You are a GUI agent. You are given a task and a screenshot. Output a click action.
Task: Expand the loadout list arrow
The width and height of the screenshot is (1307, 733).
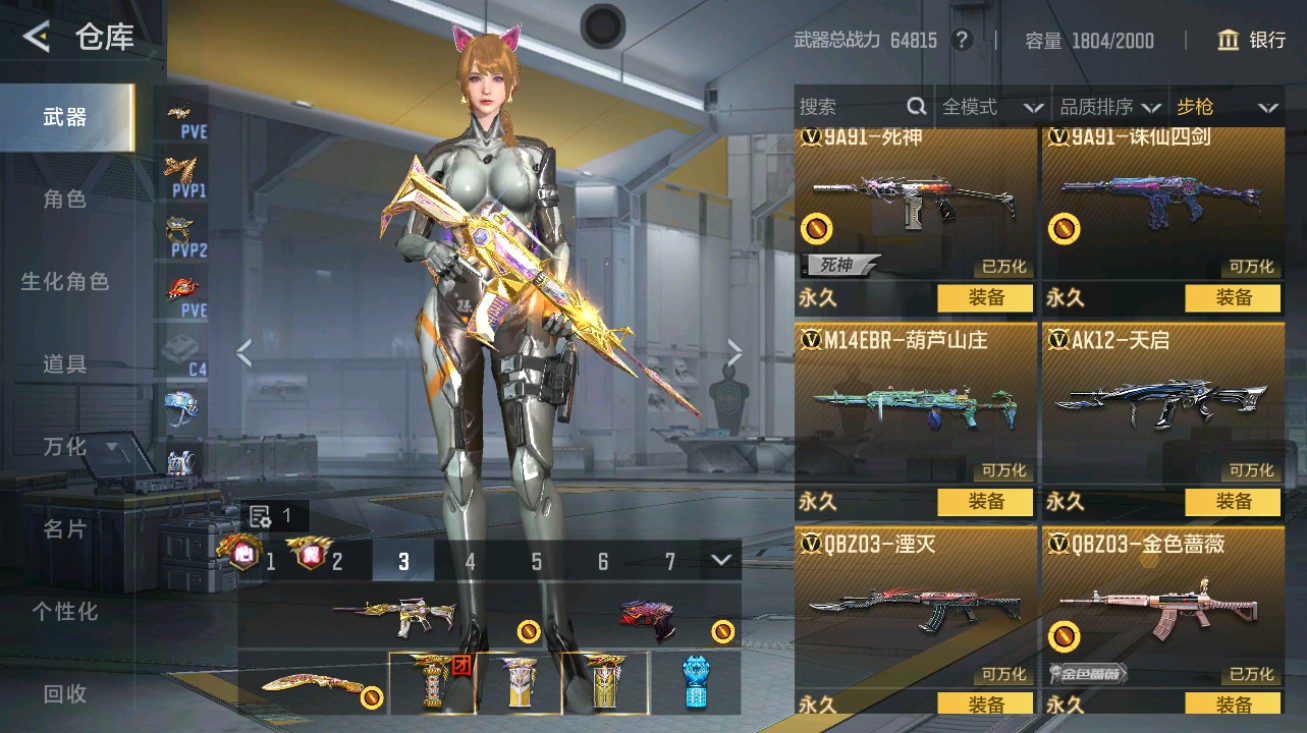coord(722,560)
